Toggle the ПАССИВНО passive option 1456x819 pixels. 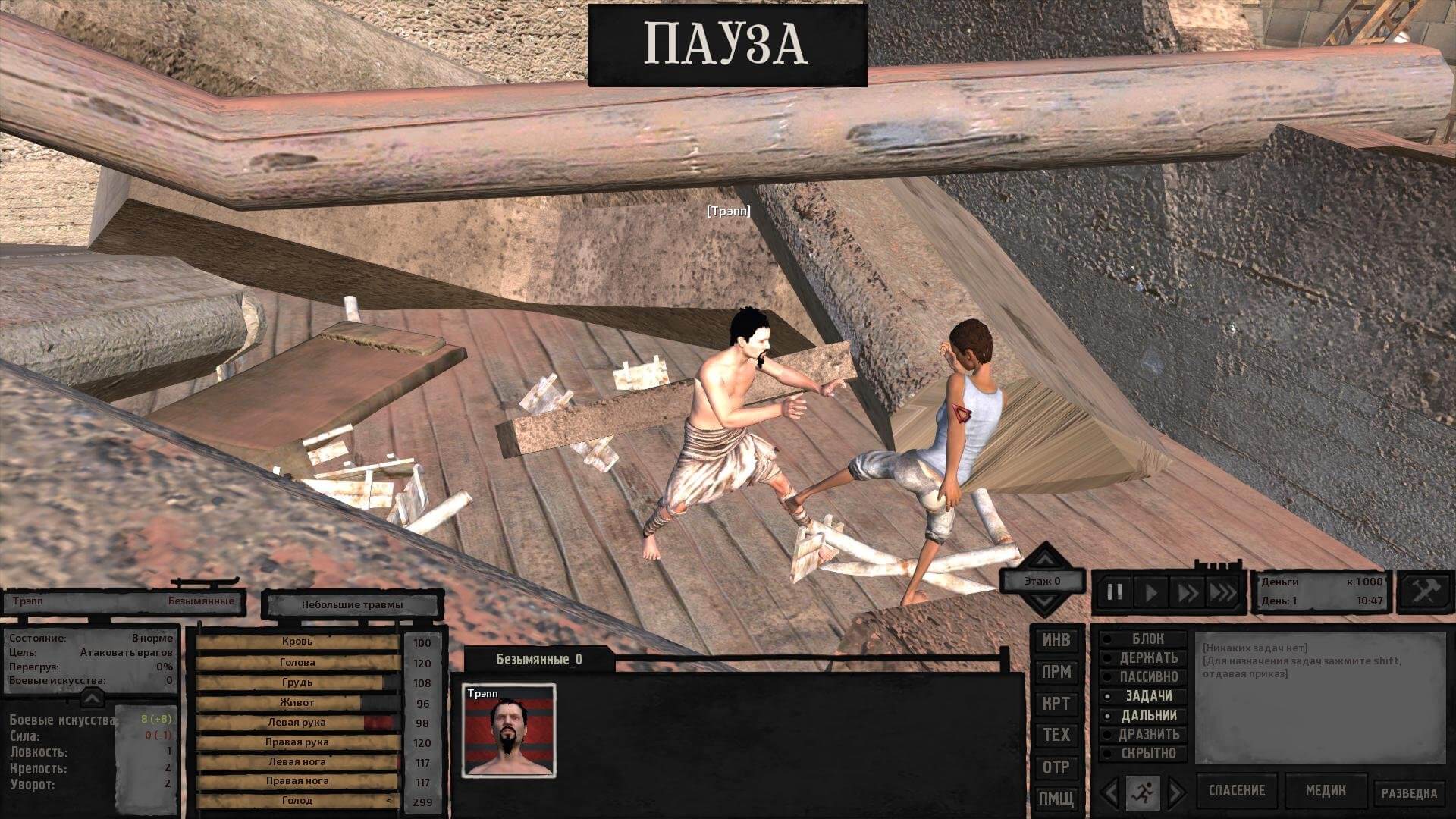1148,676
